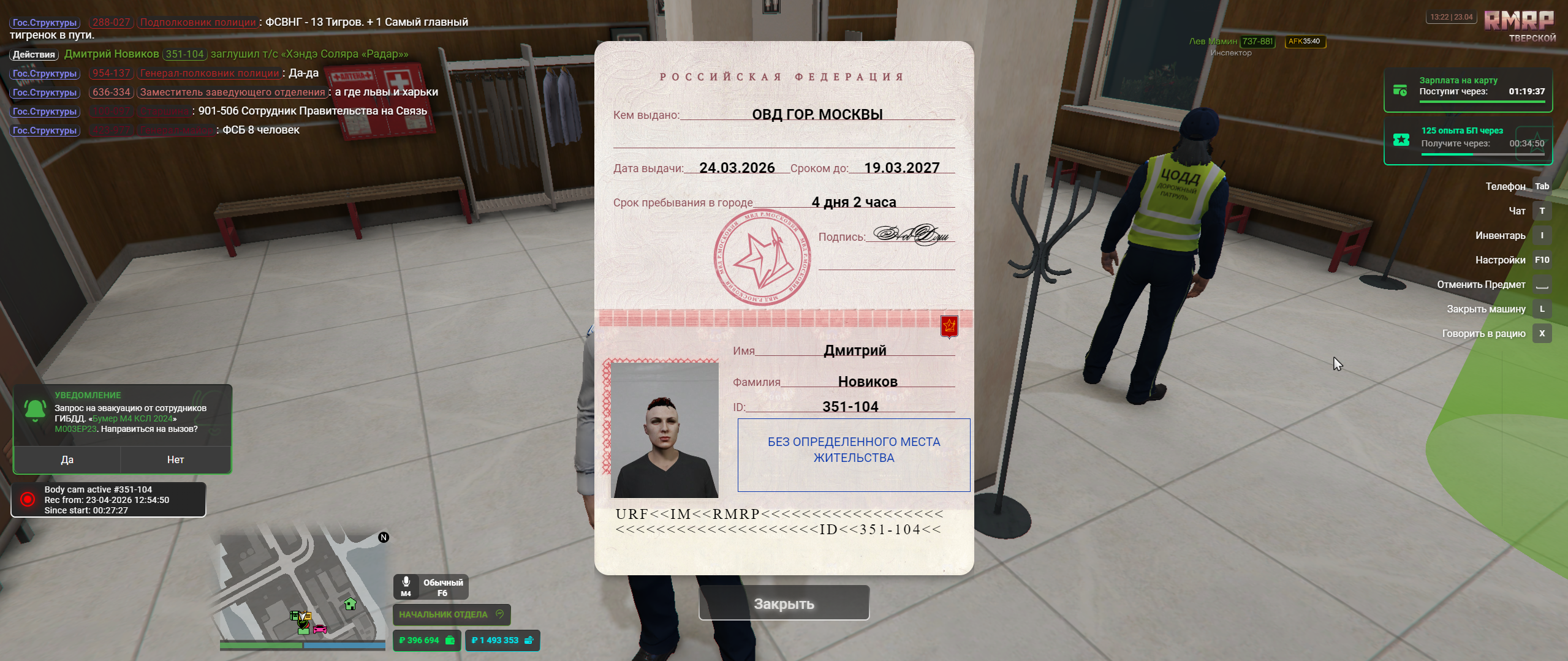
Task: Decline the evacuation request with Нет
Action: tap(175, 459)
